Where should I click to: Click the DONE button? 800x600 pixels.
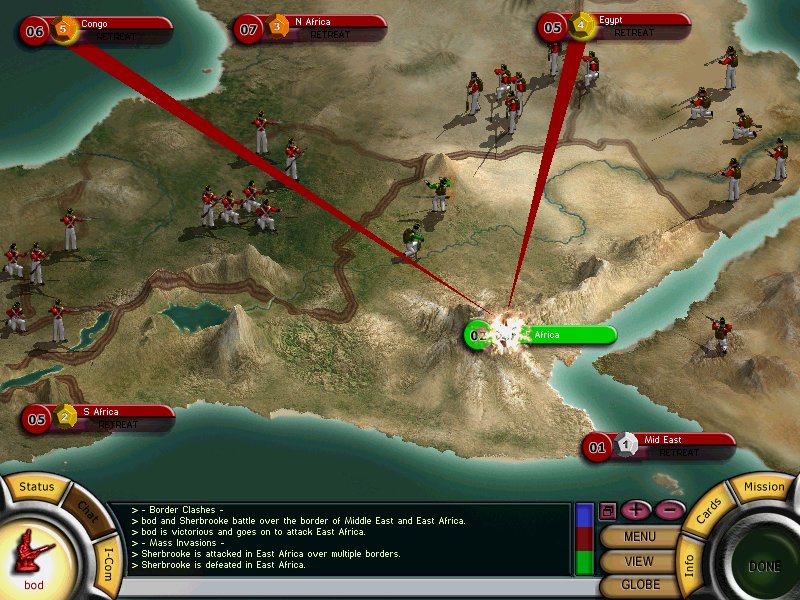[x=764, y=567]
